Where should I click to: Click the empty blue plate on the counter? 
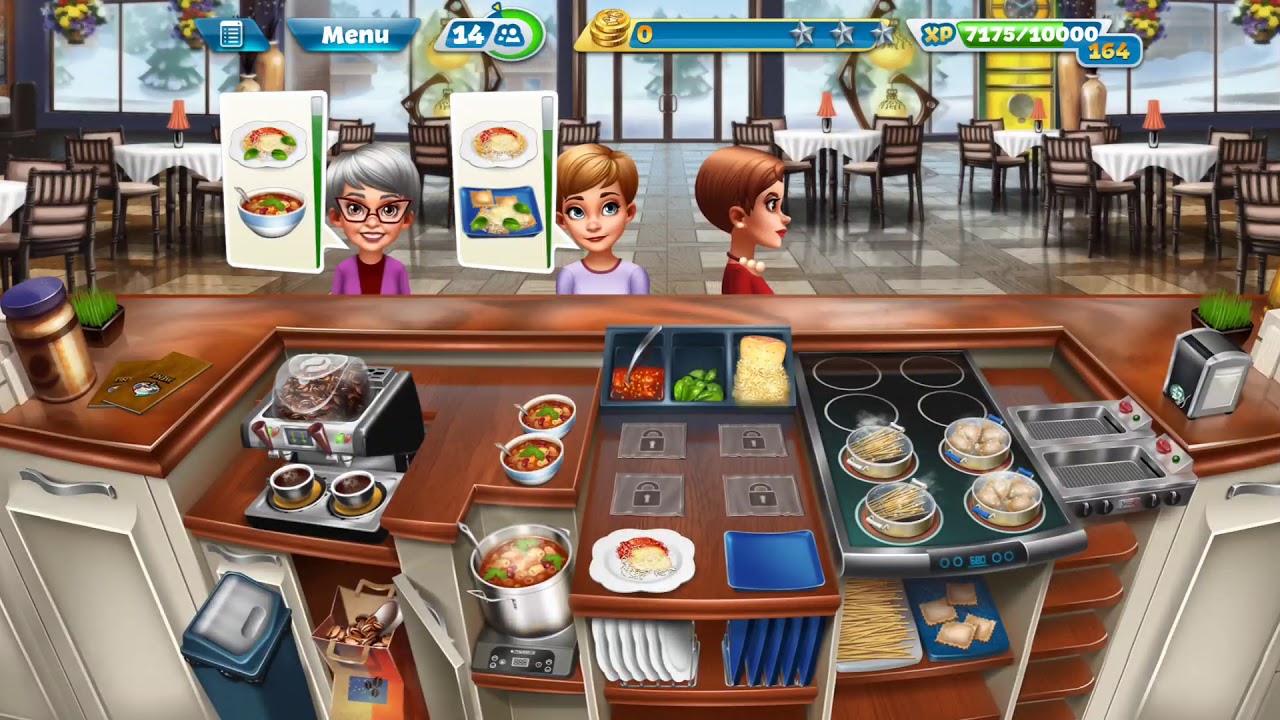[x=774, y=558]
